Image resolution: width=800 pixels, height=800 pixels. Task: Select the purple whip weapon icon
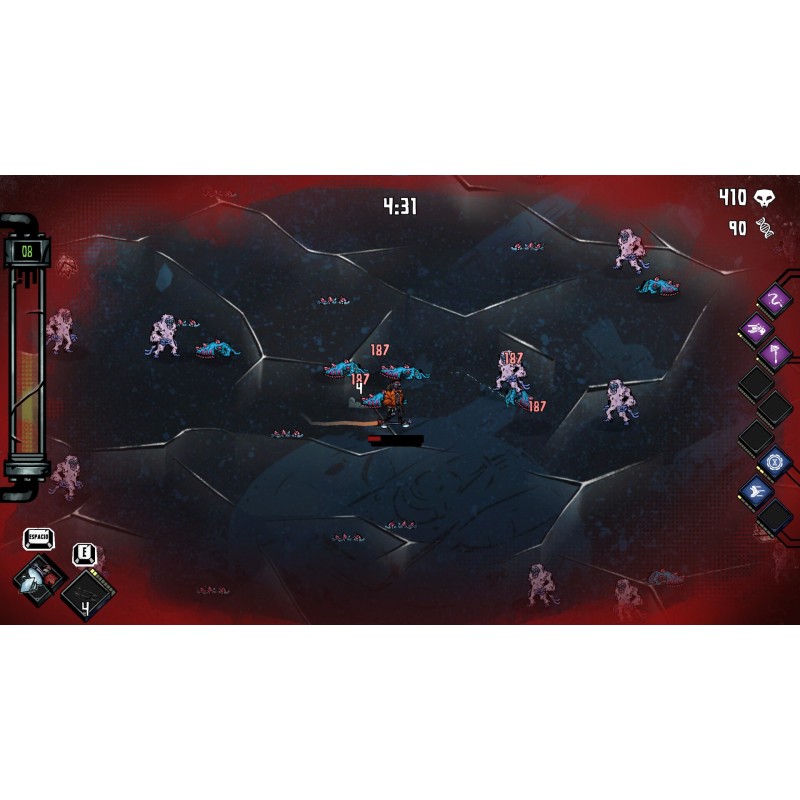774,298
